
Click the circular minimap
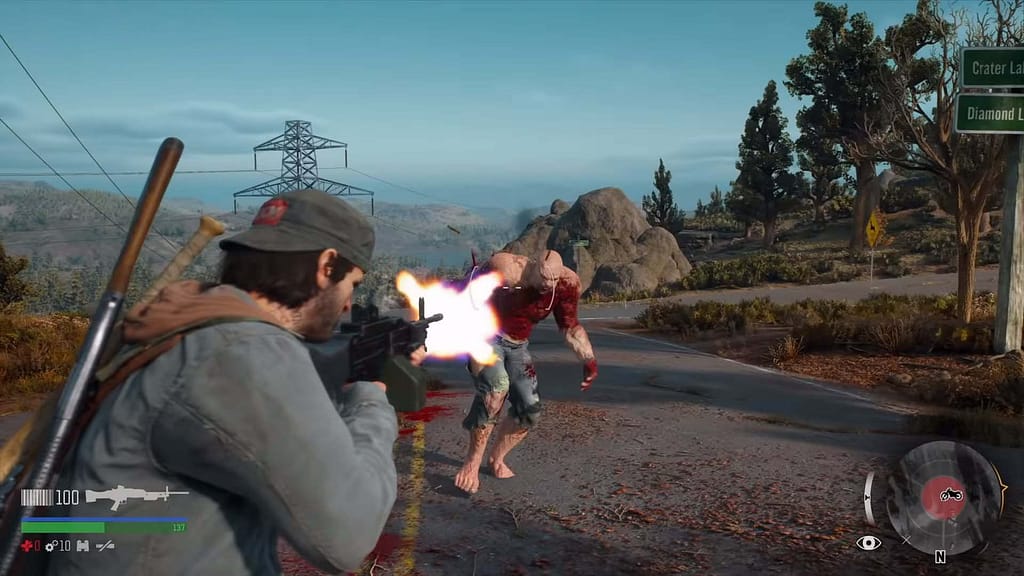(x=945, y=497)
